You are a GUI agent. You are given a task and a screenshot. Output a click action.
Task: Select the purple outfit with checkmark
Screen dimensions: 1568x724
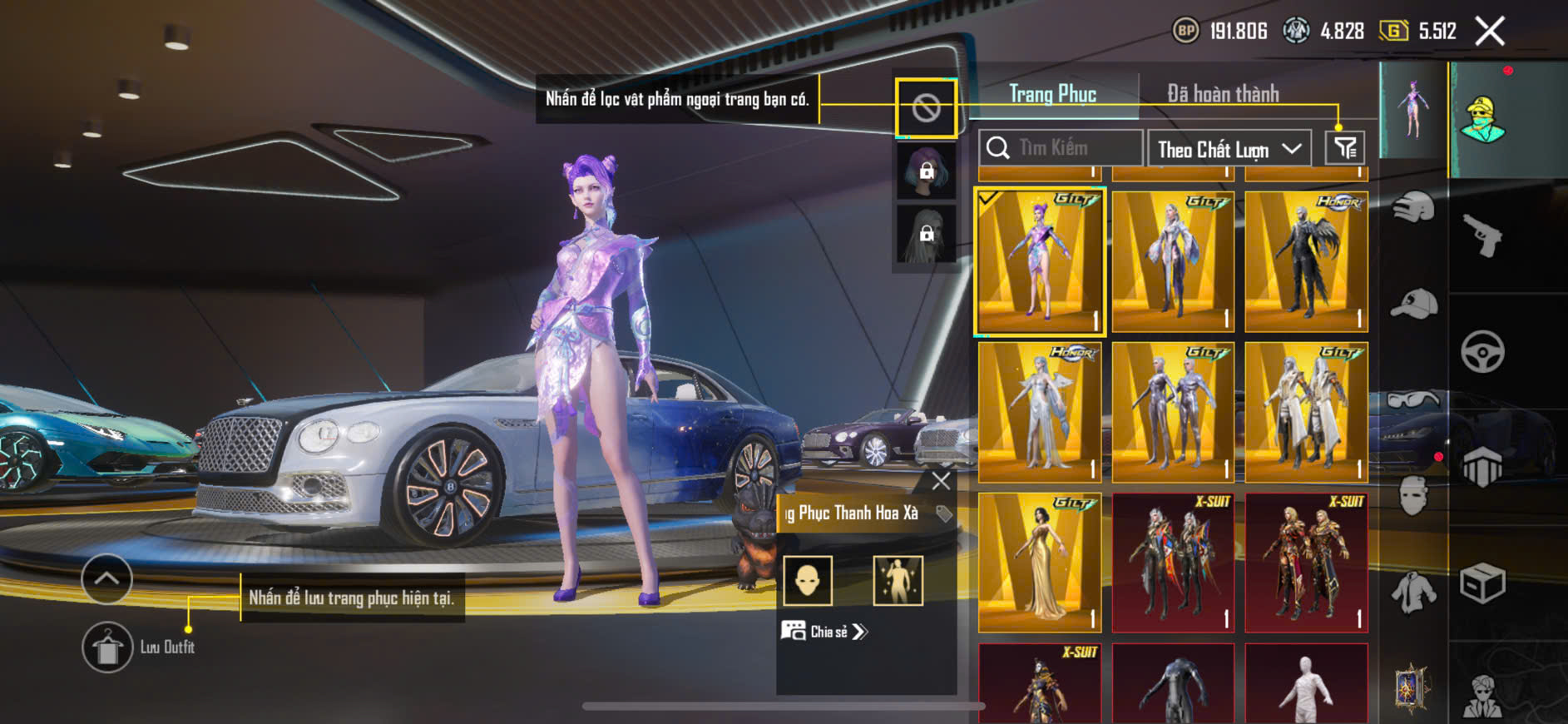coord(1040,261)
